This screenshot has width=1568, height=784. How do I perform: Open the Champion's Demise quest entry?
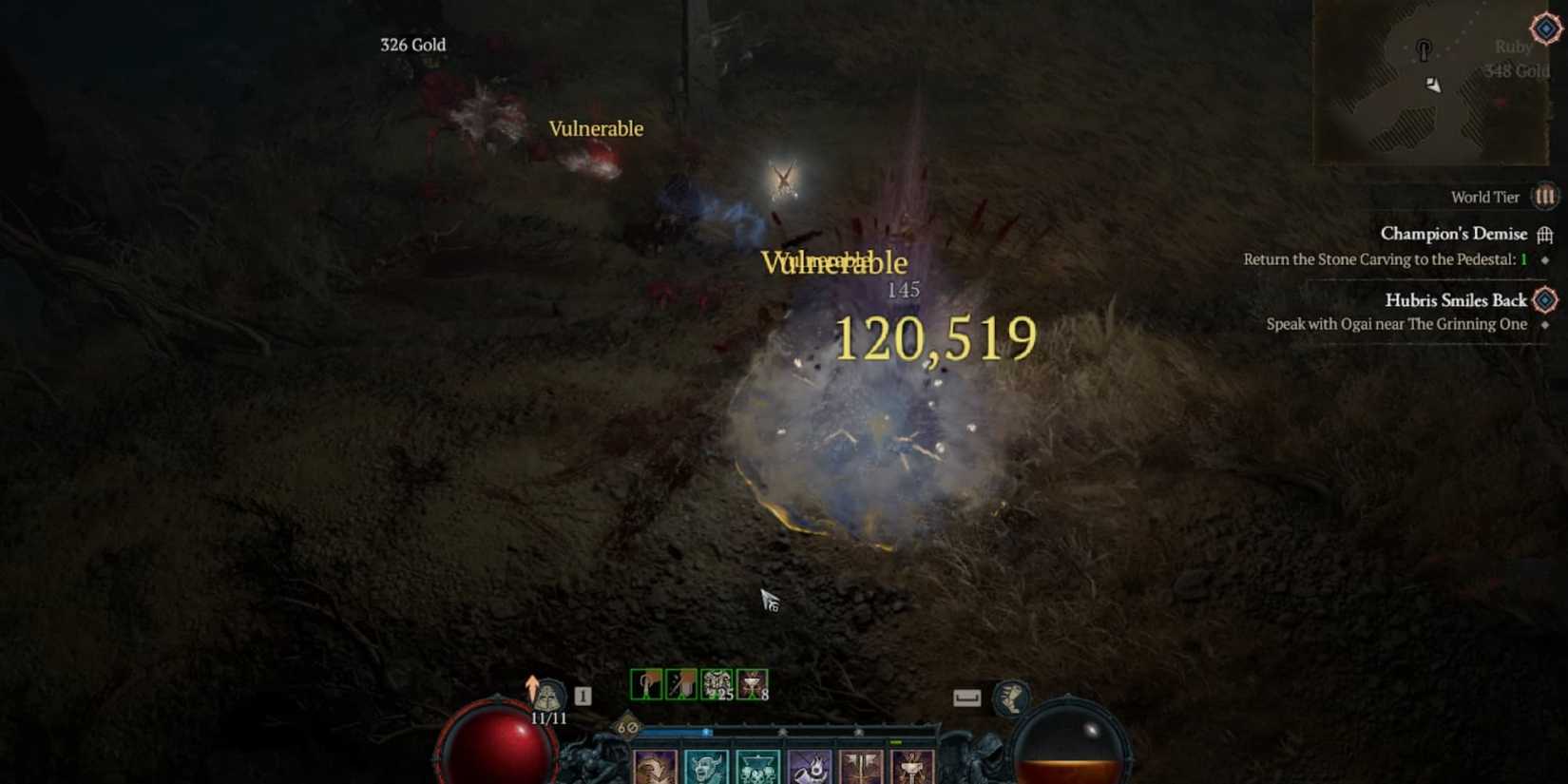pos(1452,234)
